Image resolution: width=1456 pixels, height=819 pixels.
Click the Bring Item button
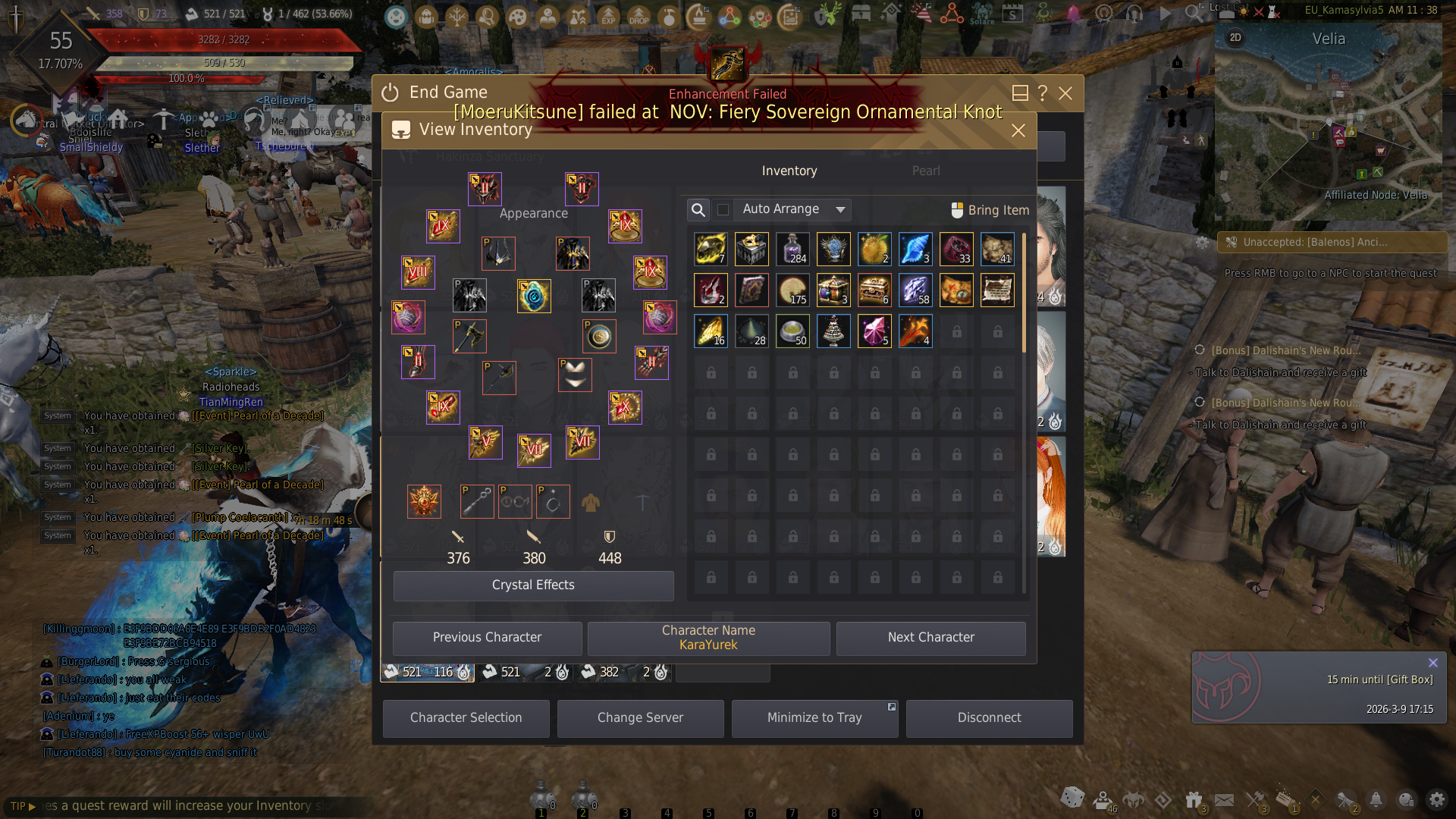pyautogui.click(x=990, y=210)
